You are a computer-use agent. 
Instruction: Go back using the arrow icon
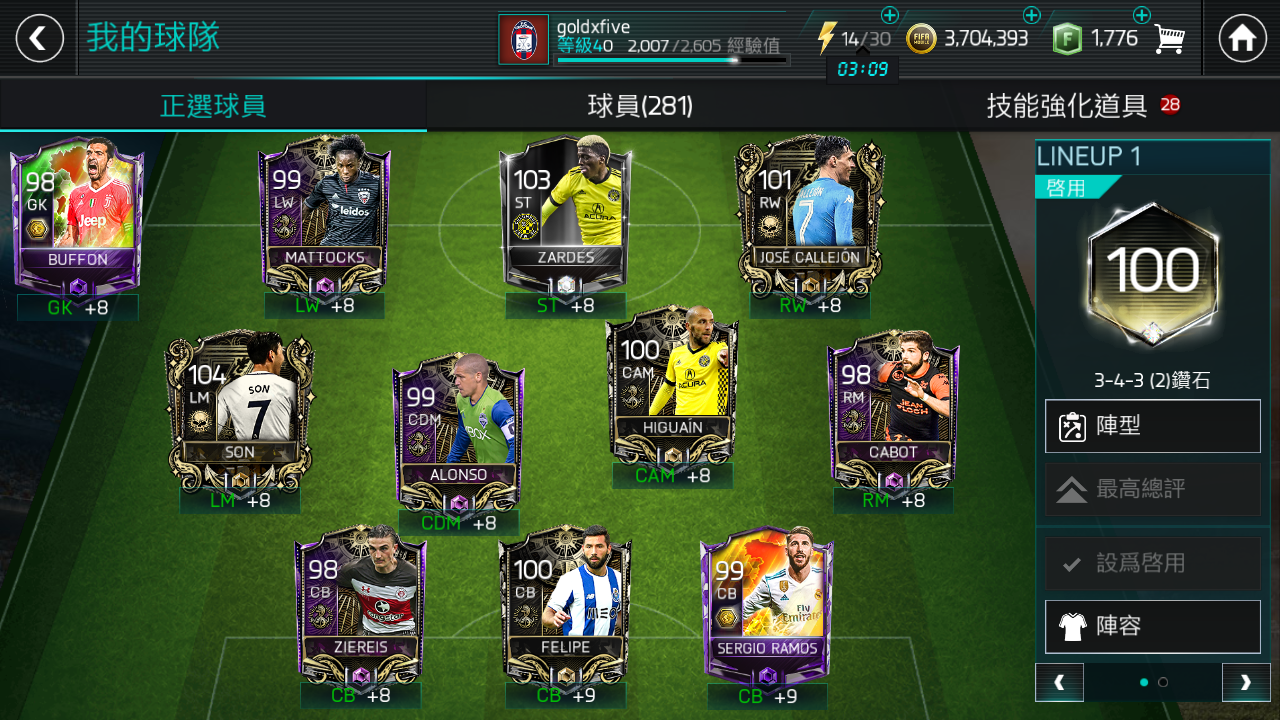38,38
